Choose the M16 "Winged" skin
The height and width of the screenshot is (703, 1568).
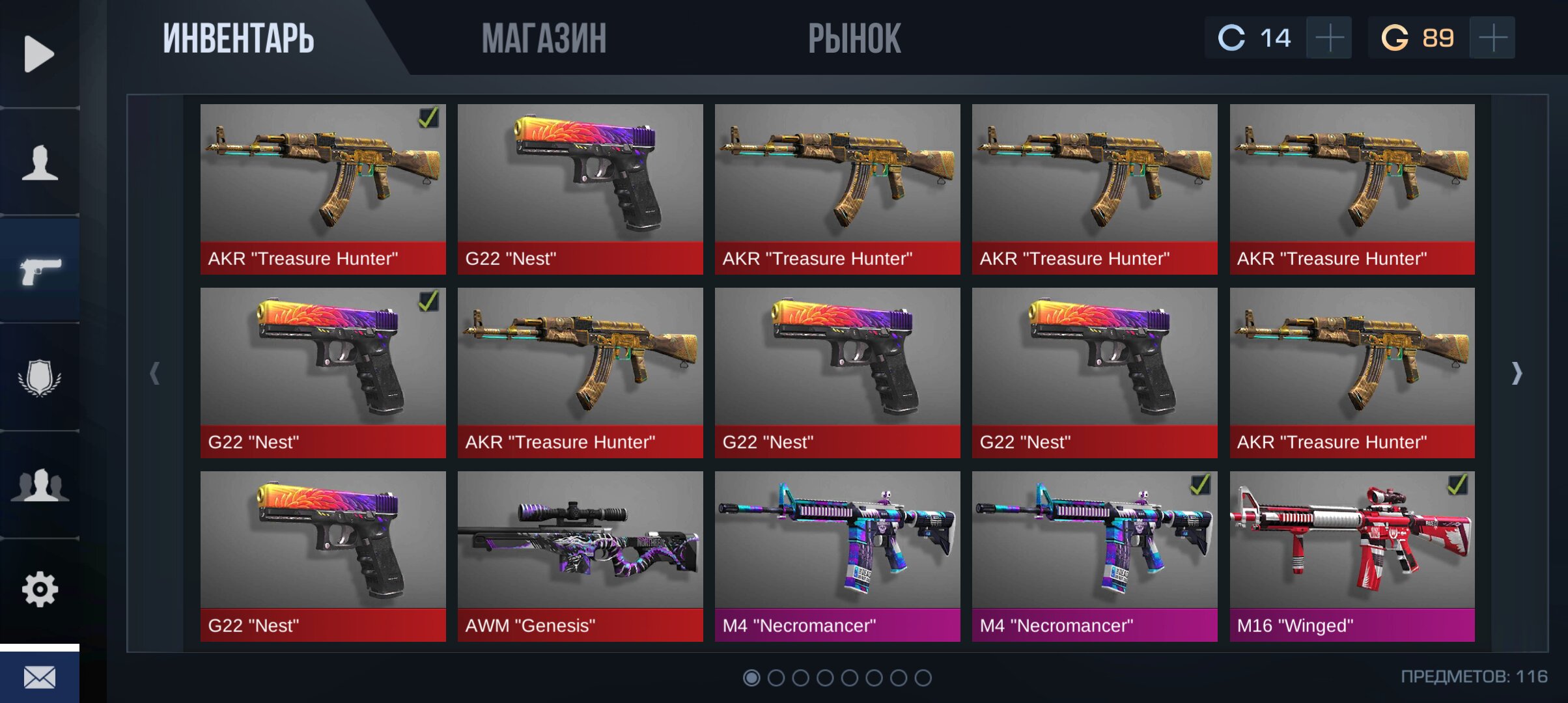pyautogui.click(x=1352, y=557)
